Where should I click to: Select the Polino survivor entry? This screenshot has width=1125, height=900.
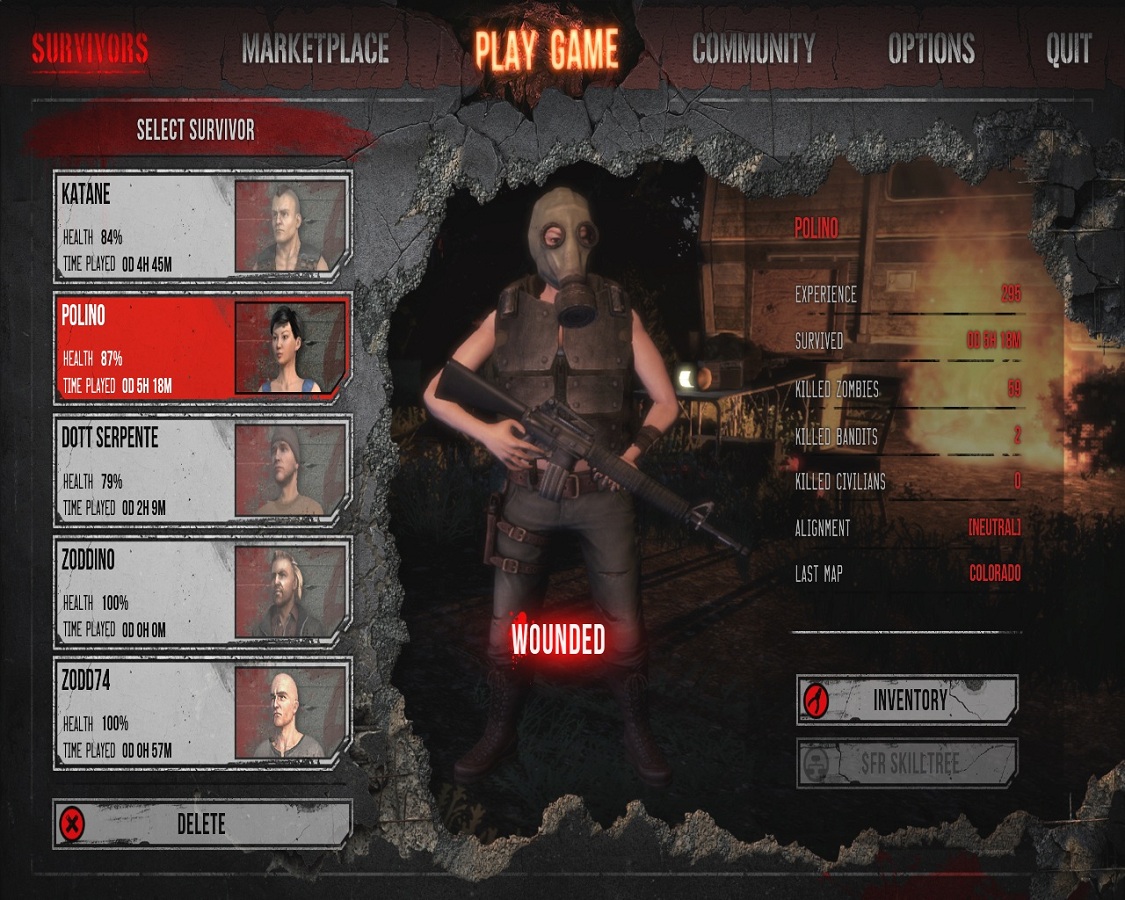[x=203, y=346]
